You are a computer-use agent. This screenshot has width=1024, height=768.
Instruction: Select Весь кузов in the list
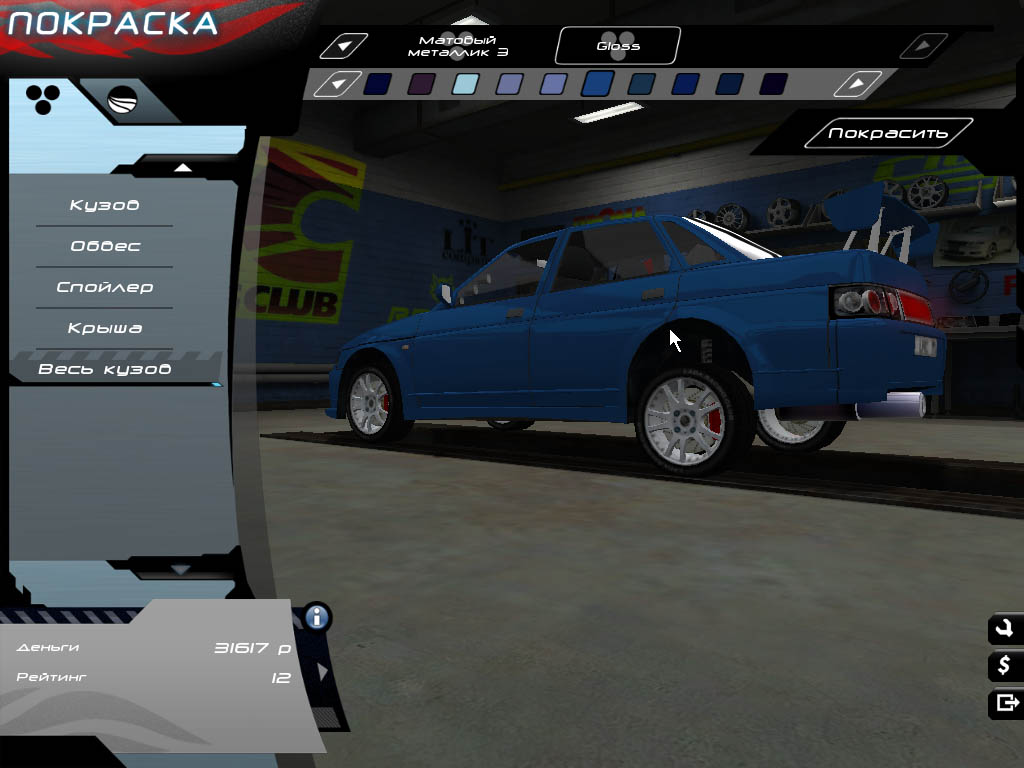click(104, 370)
